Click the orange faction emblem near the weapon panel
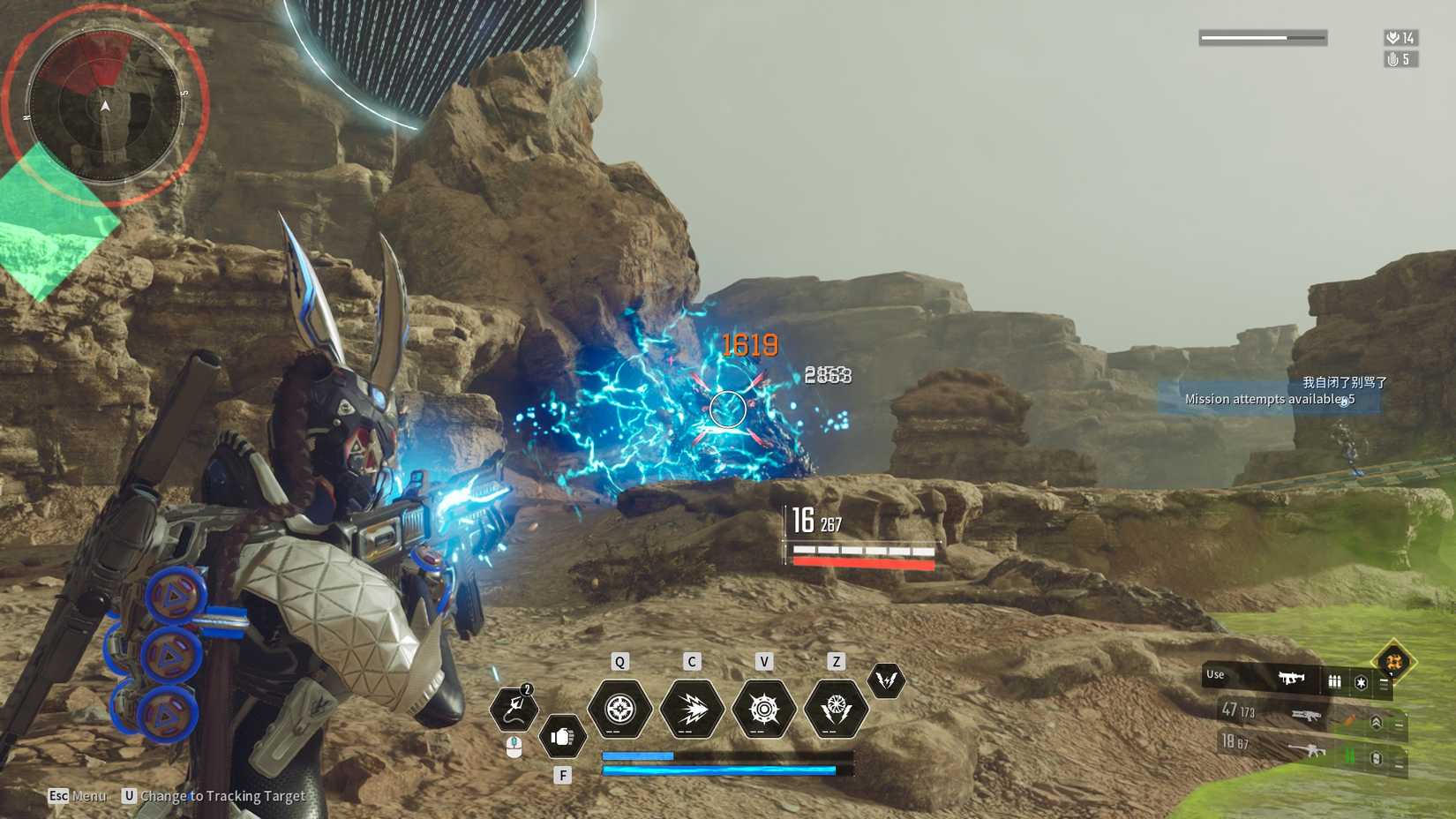Image resolution: width=1456 pixels, height=819 pixels. pyautogui.click(x=1394, y=662)
